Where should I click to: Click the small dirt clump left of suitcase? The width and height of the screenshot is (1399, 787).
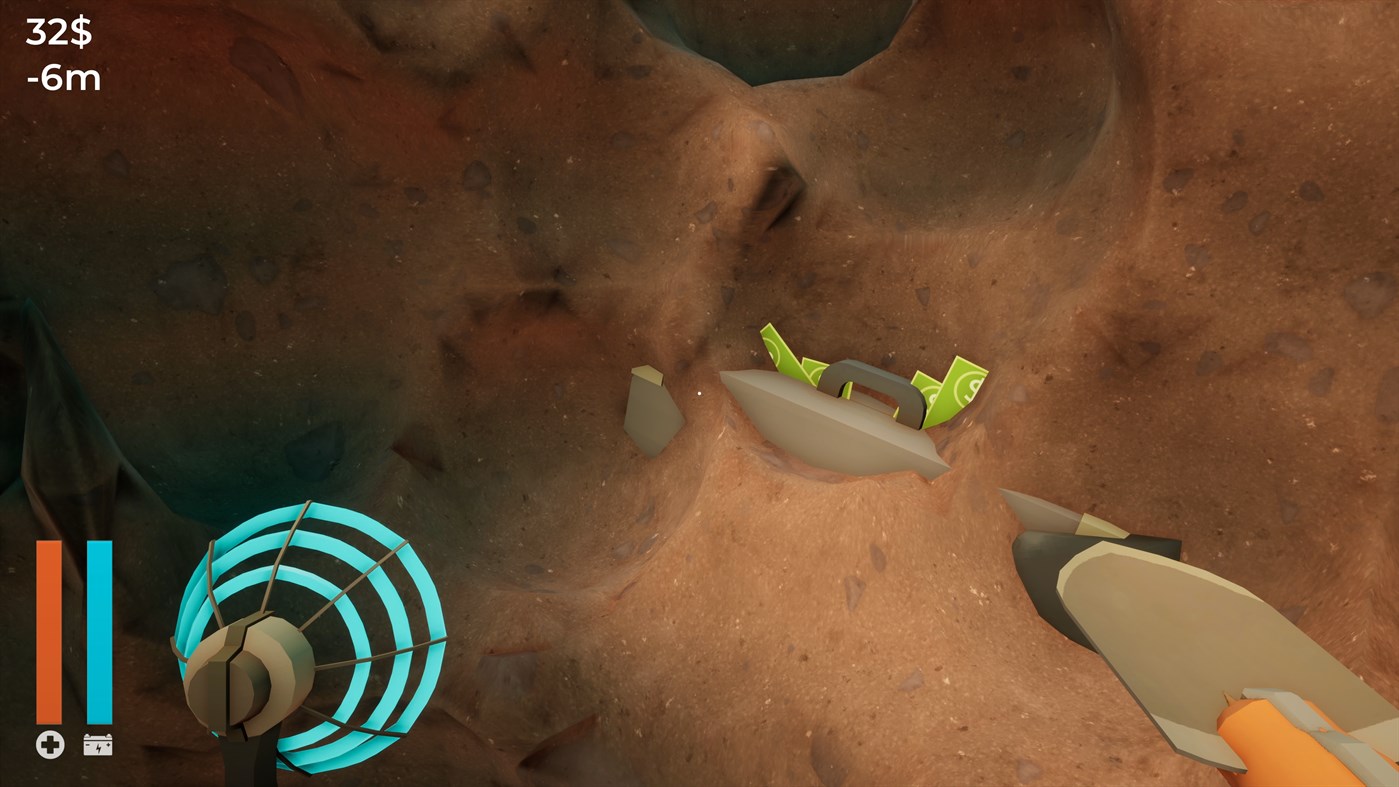[650, 410]
